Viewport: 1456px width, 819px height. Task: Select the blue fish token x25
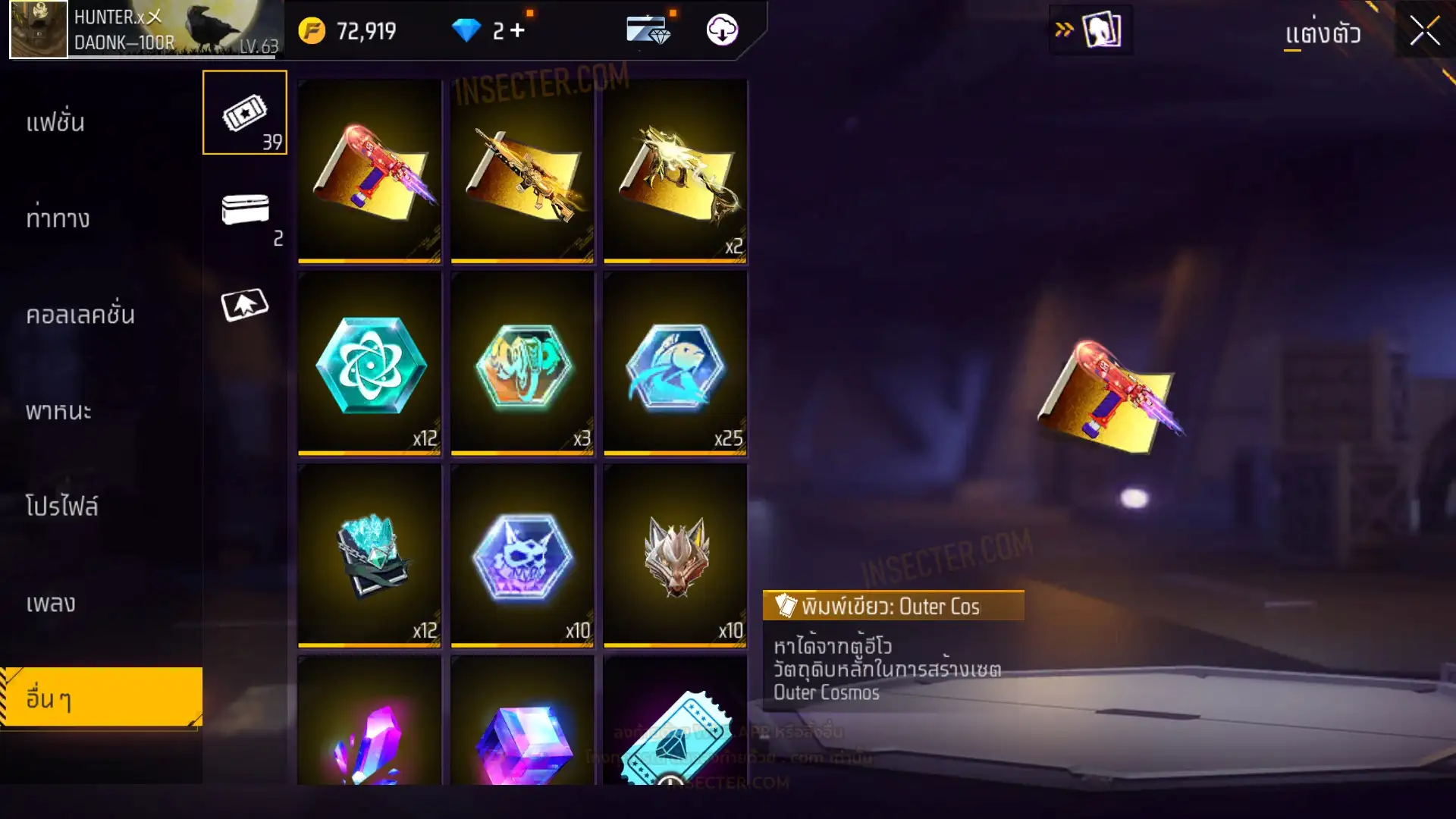pyautogui.click(x=675, y=364)
